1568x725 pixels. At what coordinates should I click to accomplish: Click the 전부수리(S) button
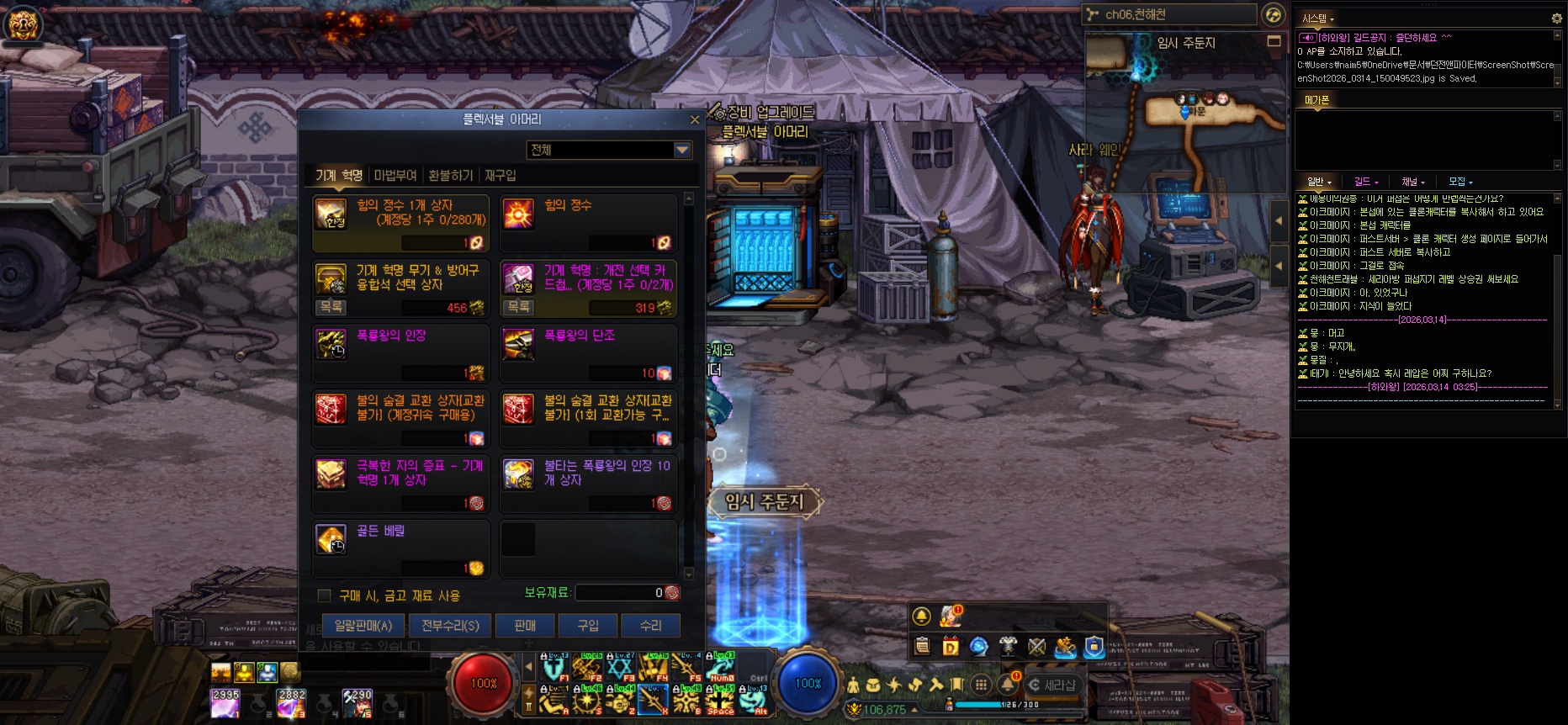(x=450, y=626)
